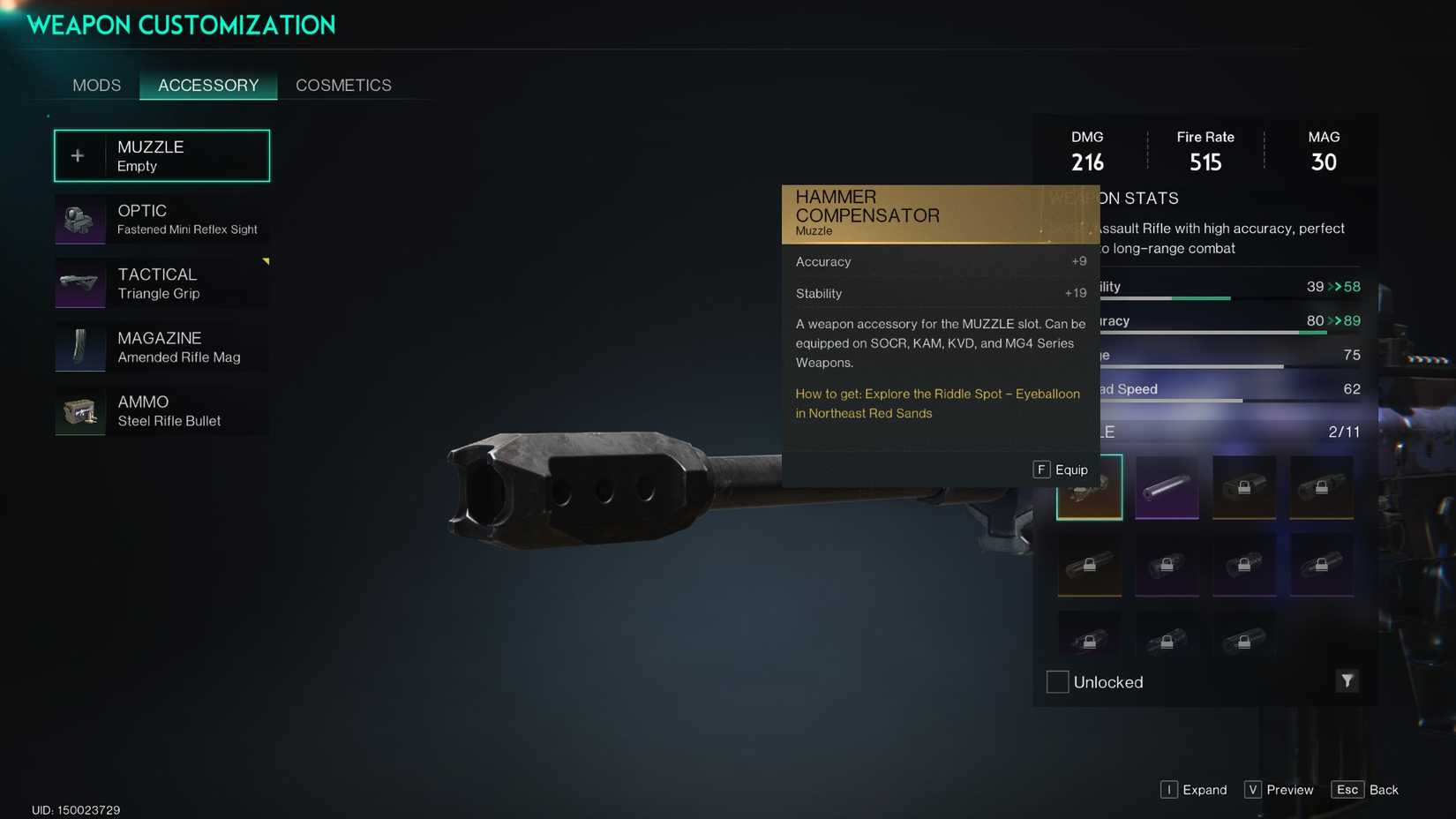Image resolution: width=1456 pixels, height=819 pixels.
Task: Click the AMMO Steel Rifle Bullet icon
Action: [x=79, y=410]
